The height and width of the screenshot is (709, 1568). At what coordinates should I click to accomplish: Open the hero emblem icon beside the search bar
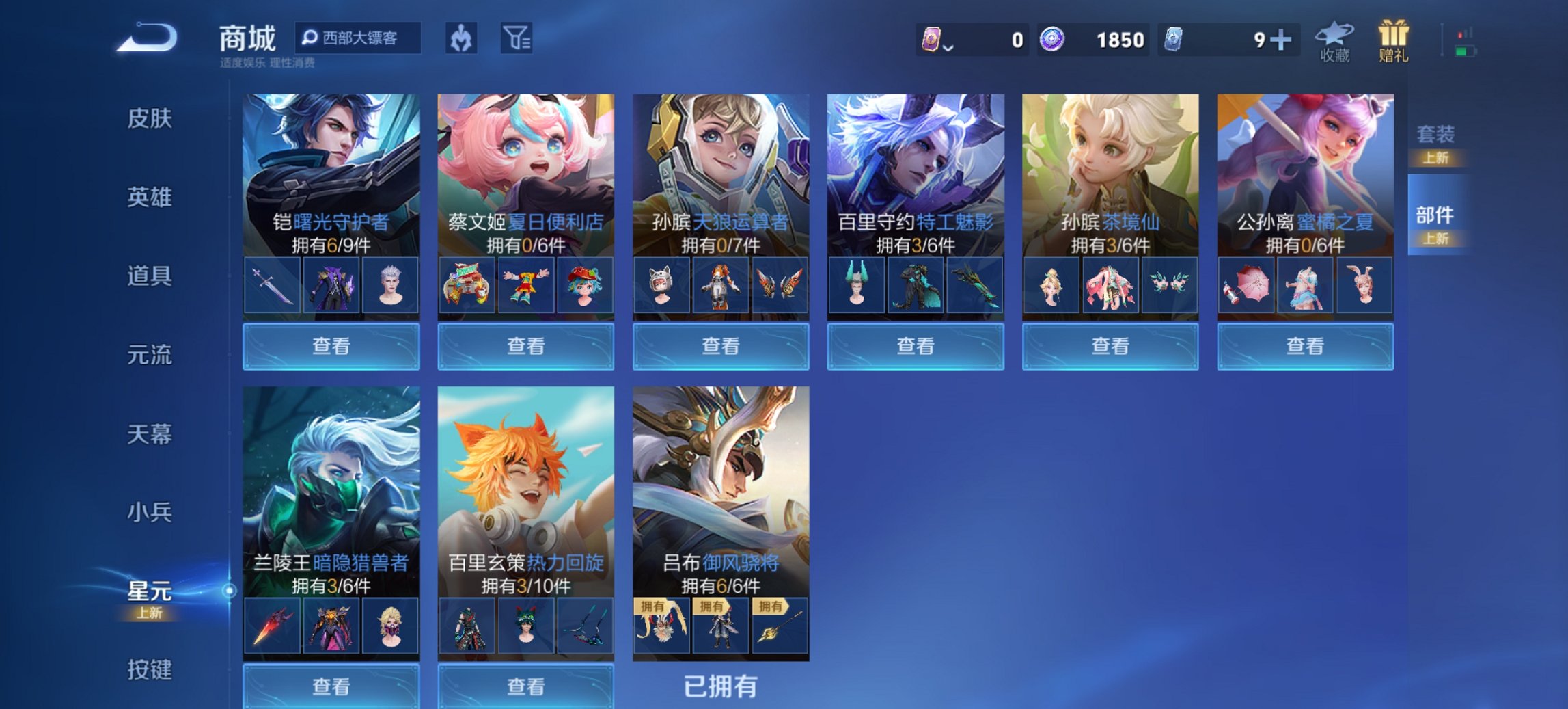460,39
